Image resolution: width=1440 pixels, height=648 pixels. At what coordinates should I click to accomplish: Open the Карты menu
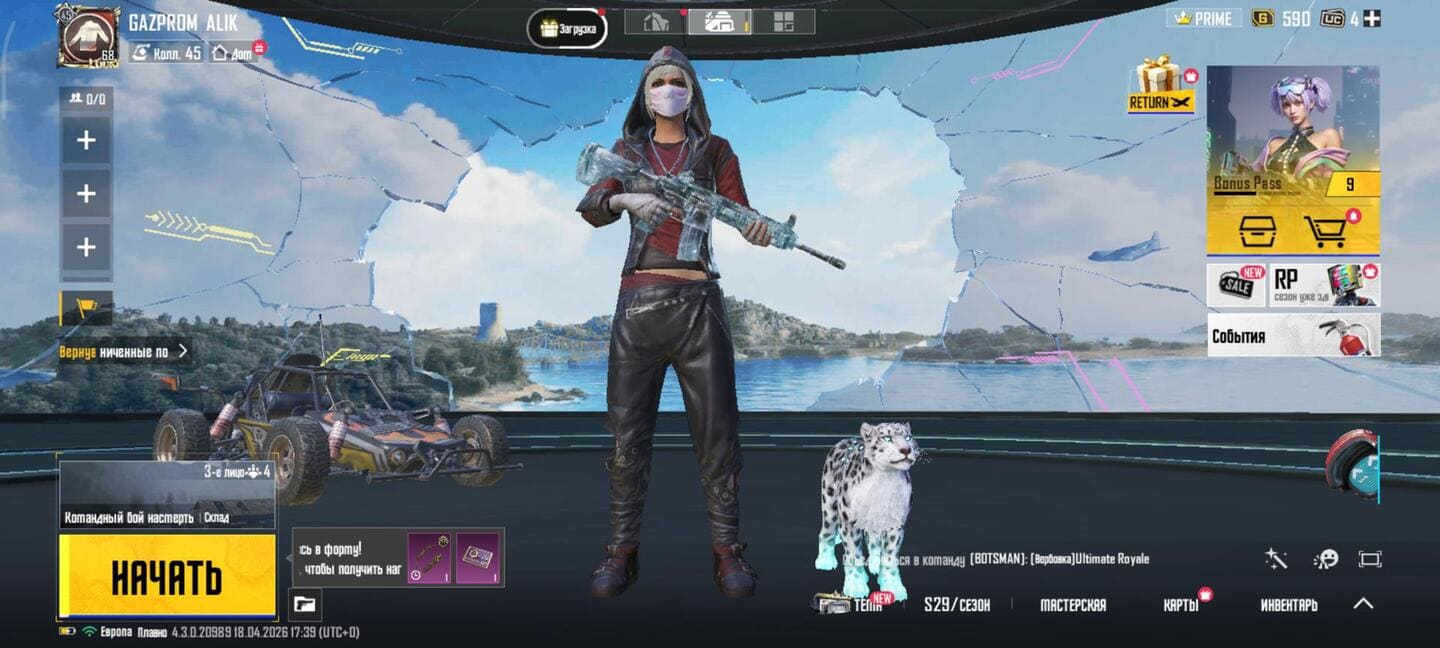click(1181, 604)
